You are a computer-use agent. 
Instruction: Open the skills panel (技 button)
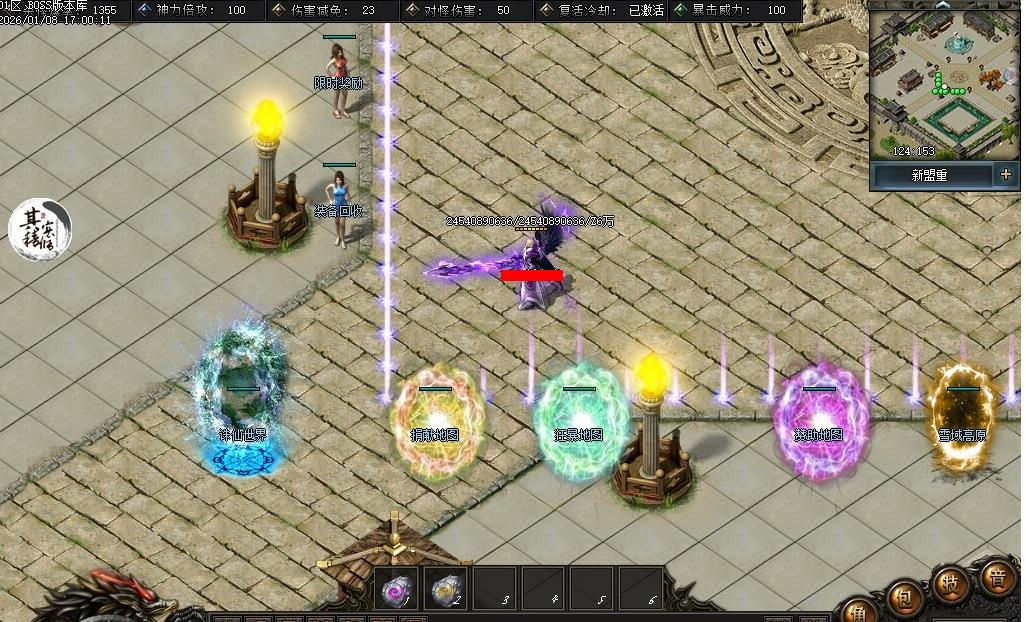[x=951, y=583]
